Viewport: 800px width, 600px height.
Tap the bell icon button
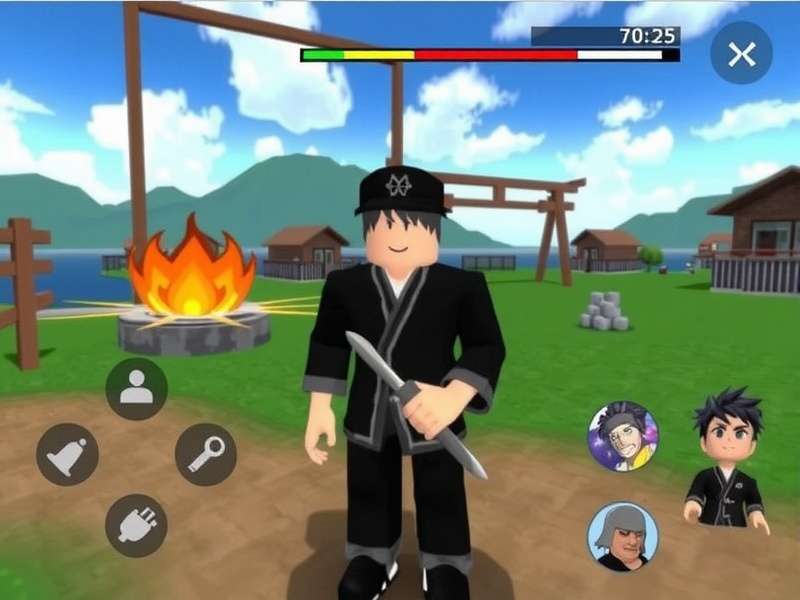67,454
